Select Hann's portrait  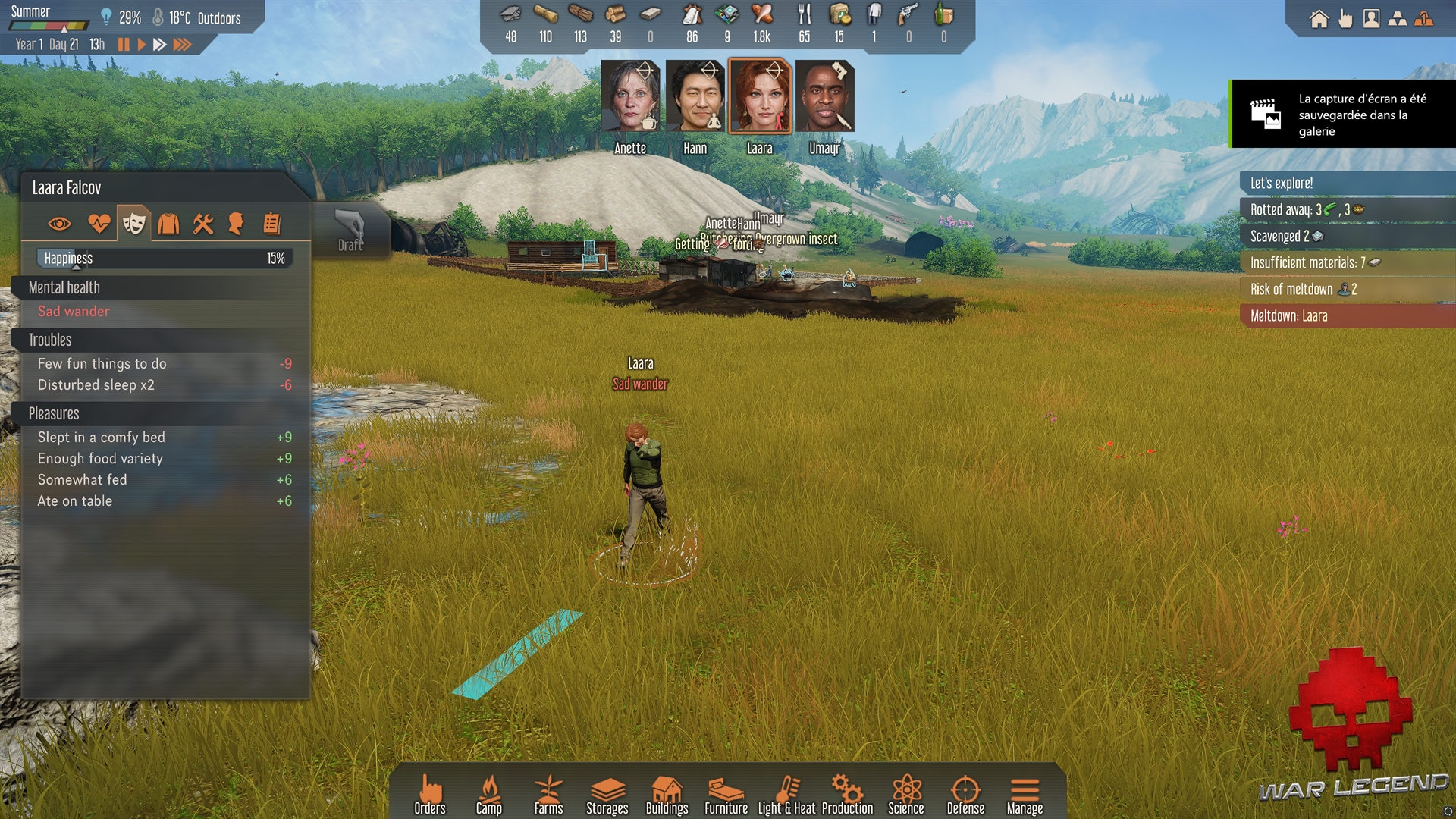coord(695,98)
